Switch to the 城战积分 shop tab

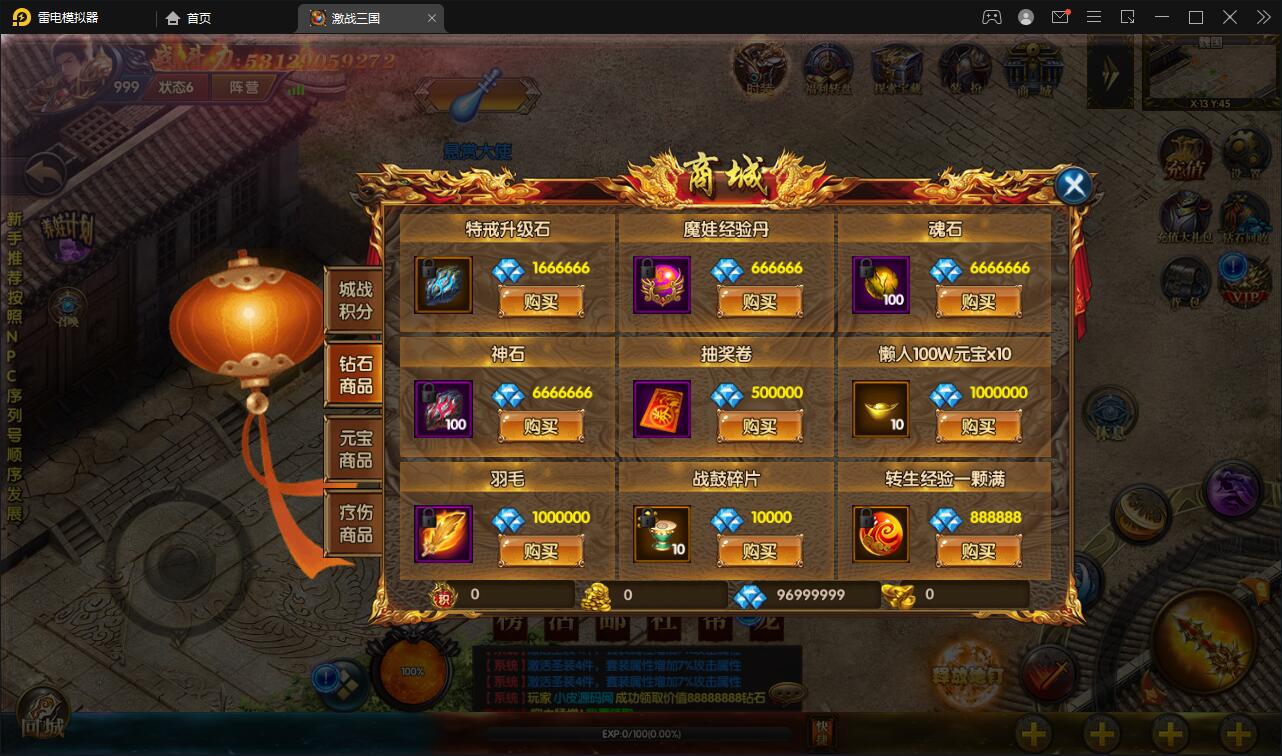pyautogui.click(x=355, y=300)
